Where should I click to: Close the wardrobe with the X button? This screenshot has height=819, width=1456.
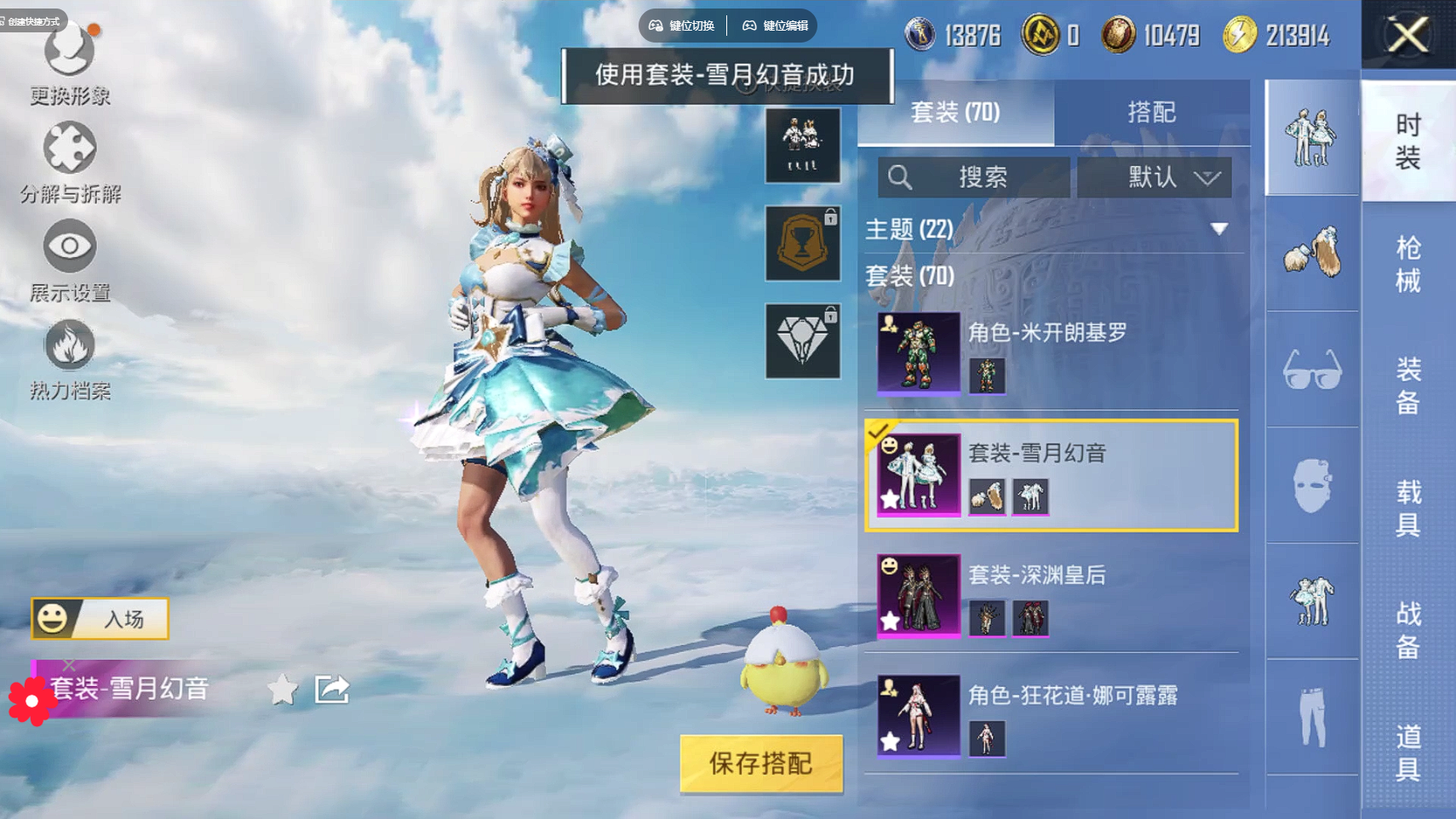click(x=1407, y=36)
